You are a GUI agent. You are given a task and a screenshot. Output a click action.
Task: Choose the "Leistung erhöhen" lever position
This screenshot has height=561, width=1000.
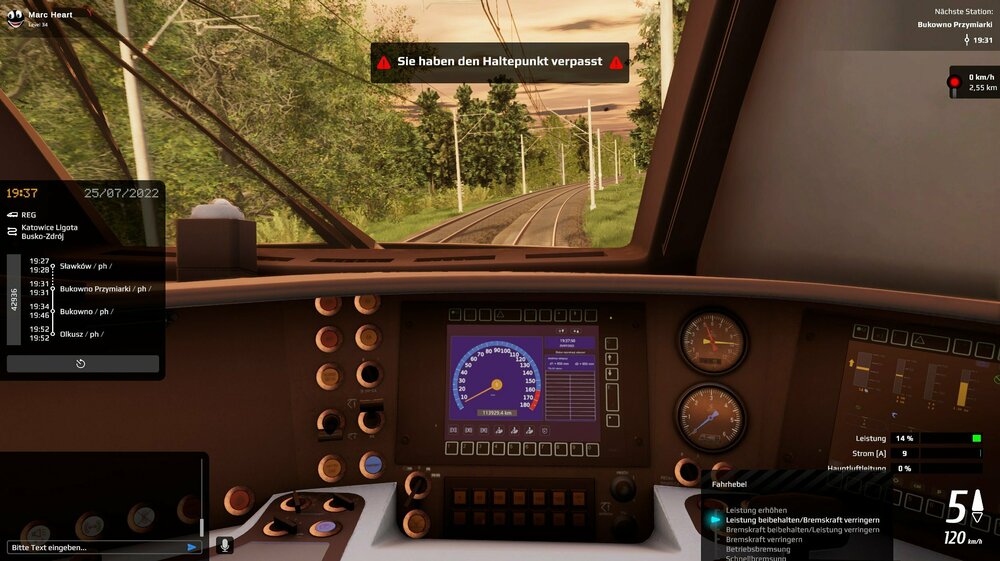(x=756, y=510)
